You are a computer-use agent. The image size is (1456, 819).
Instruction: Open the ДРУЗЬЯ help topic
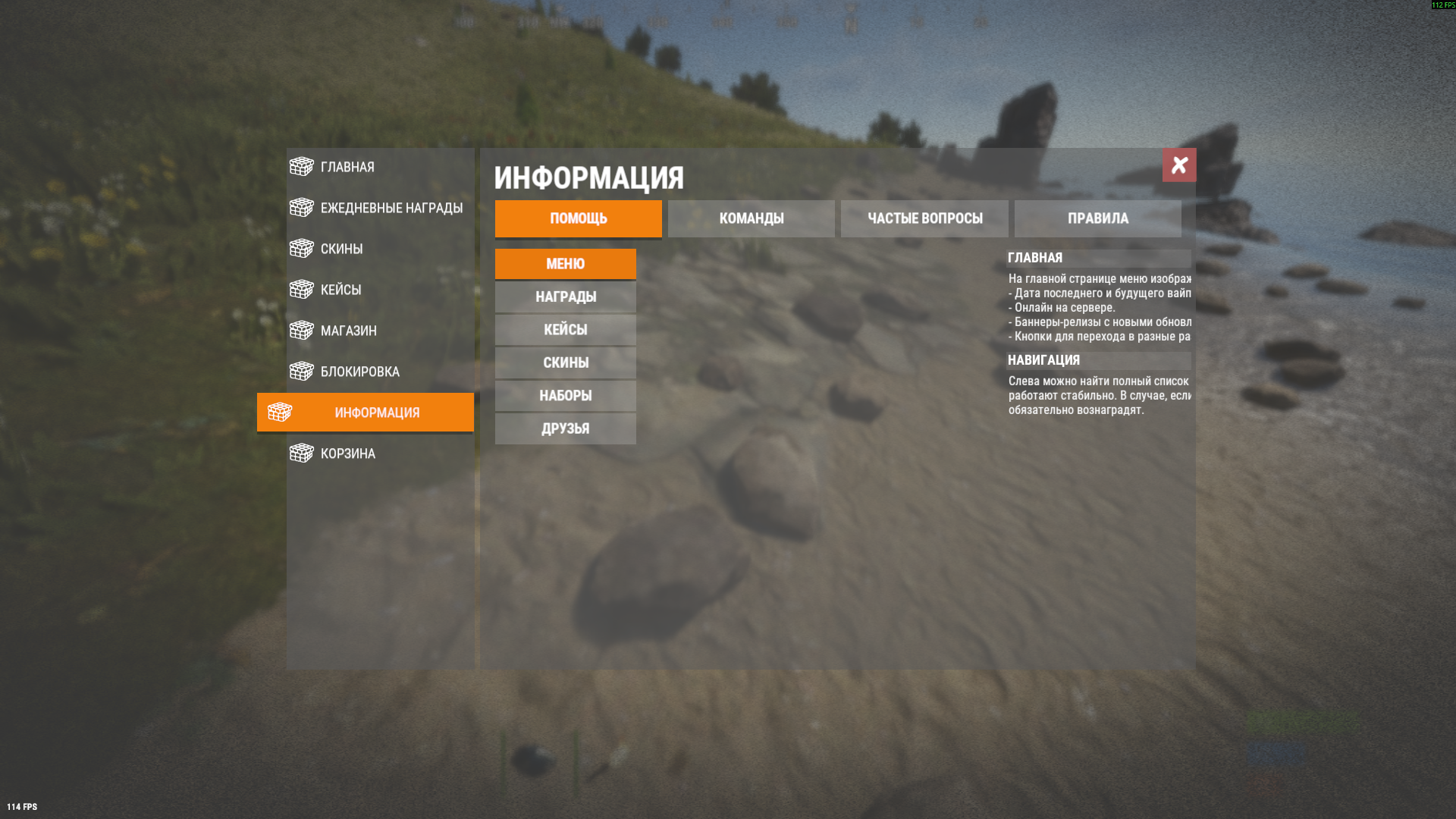(x=565, y=428)
